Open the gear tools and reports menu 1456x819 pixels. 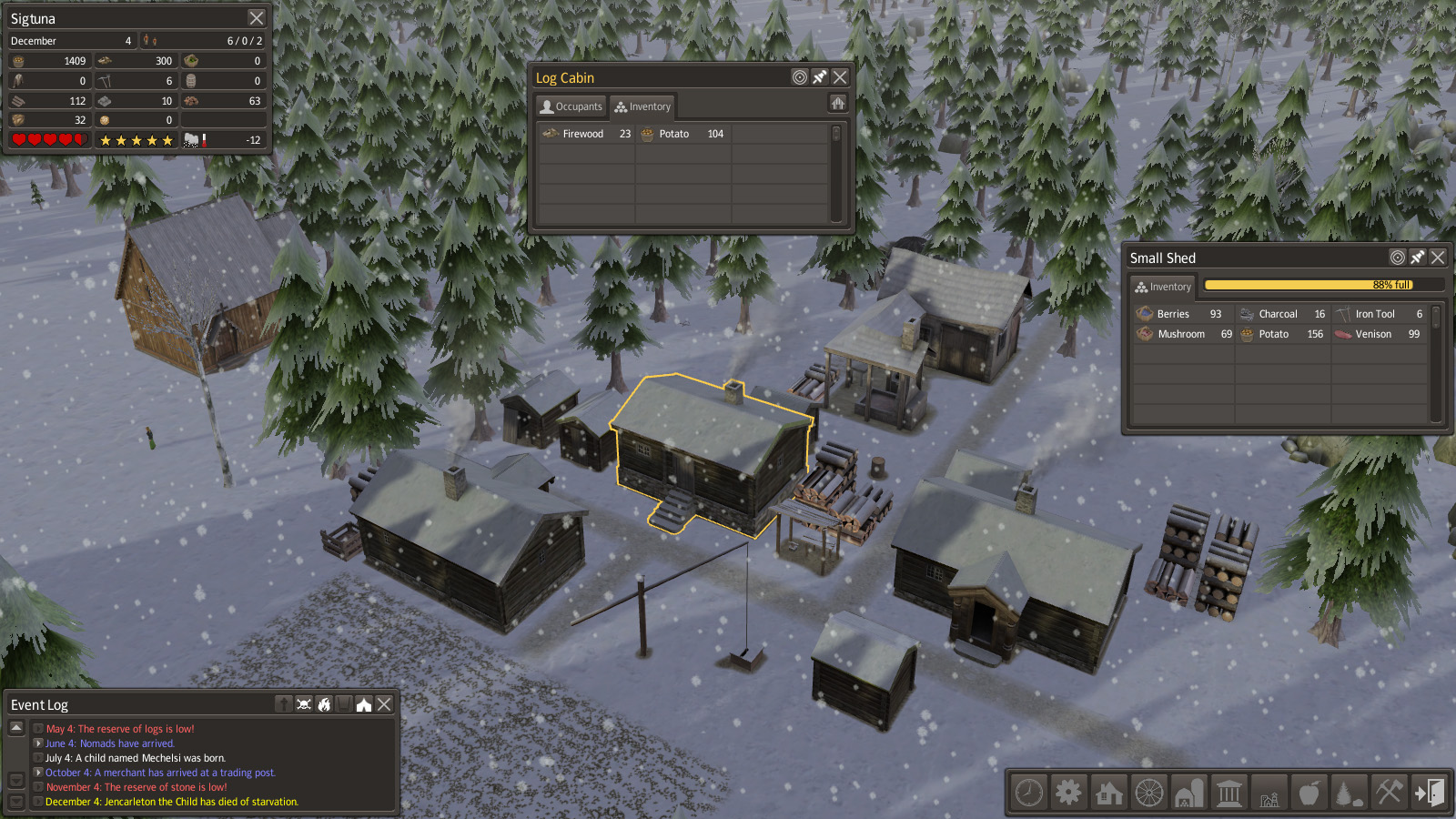coord(1069,793)
